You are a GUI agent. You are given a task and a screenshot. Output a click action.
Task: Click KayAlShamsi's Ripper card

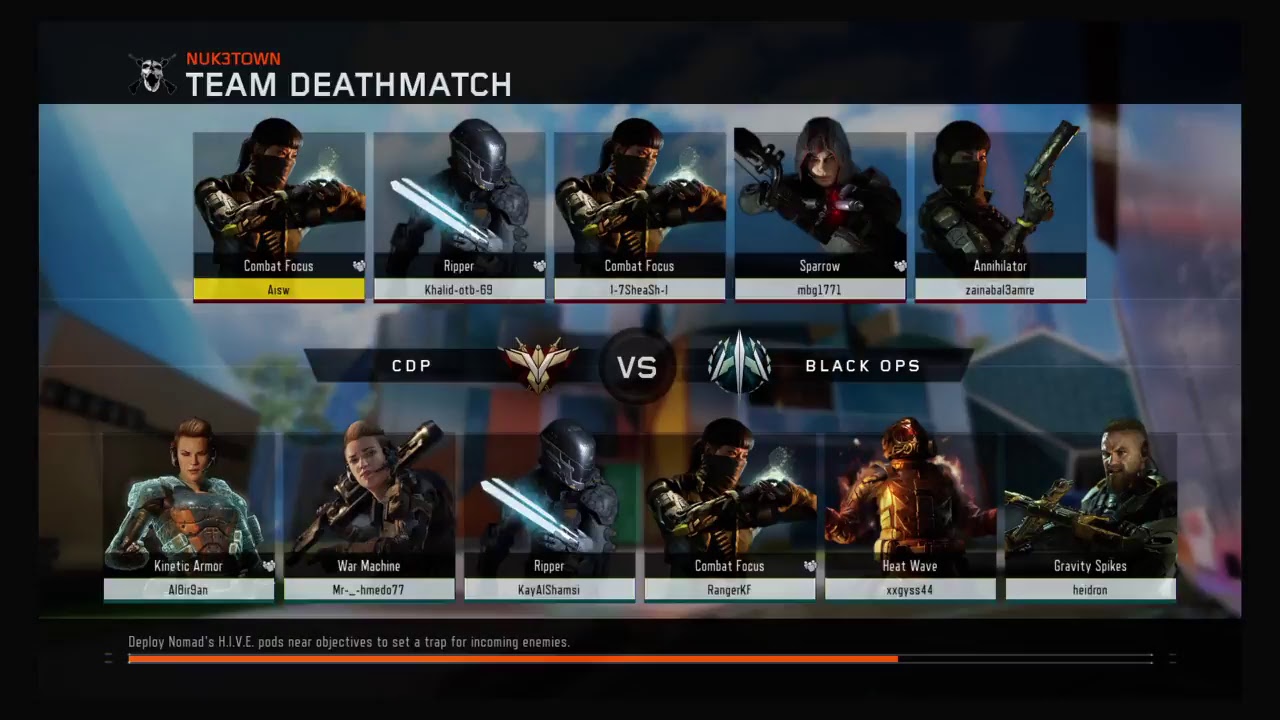tap(549, 515)
